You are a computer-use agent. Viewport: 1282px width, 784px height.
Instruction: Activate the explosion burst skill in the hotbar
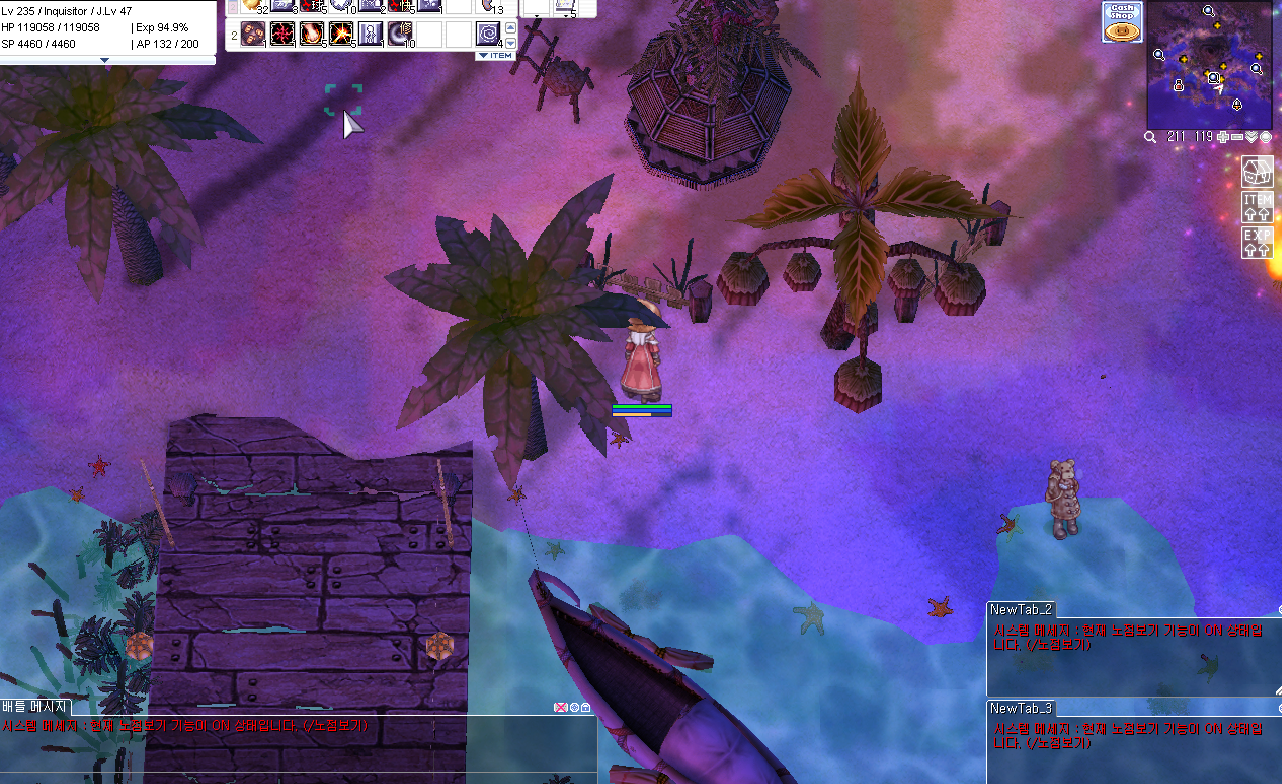(x=341, y=35)
